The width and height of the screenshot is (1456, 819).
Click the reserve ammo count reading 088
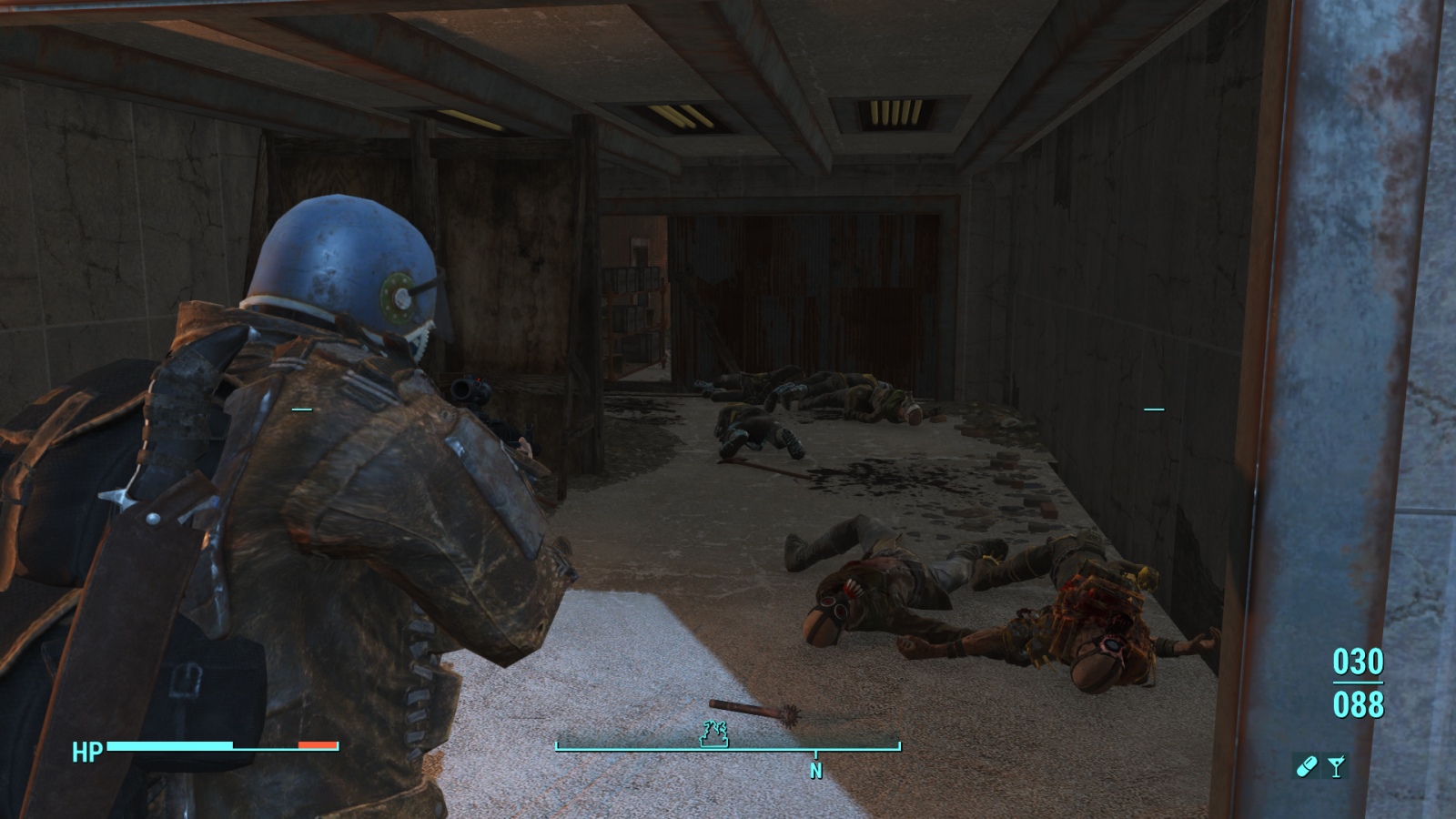(x=1357, y=703)
